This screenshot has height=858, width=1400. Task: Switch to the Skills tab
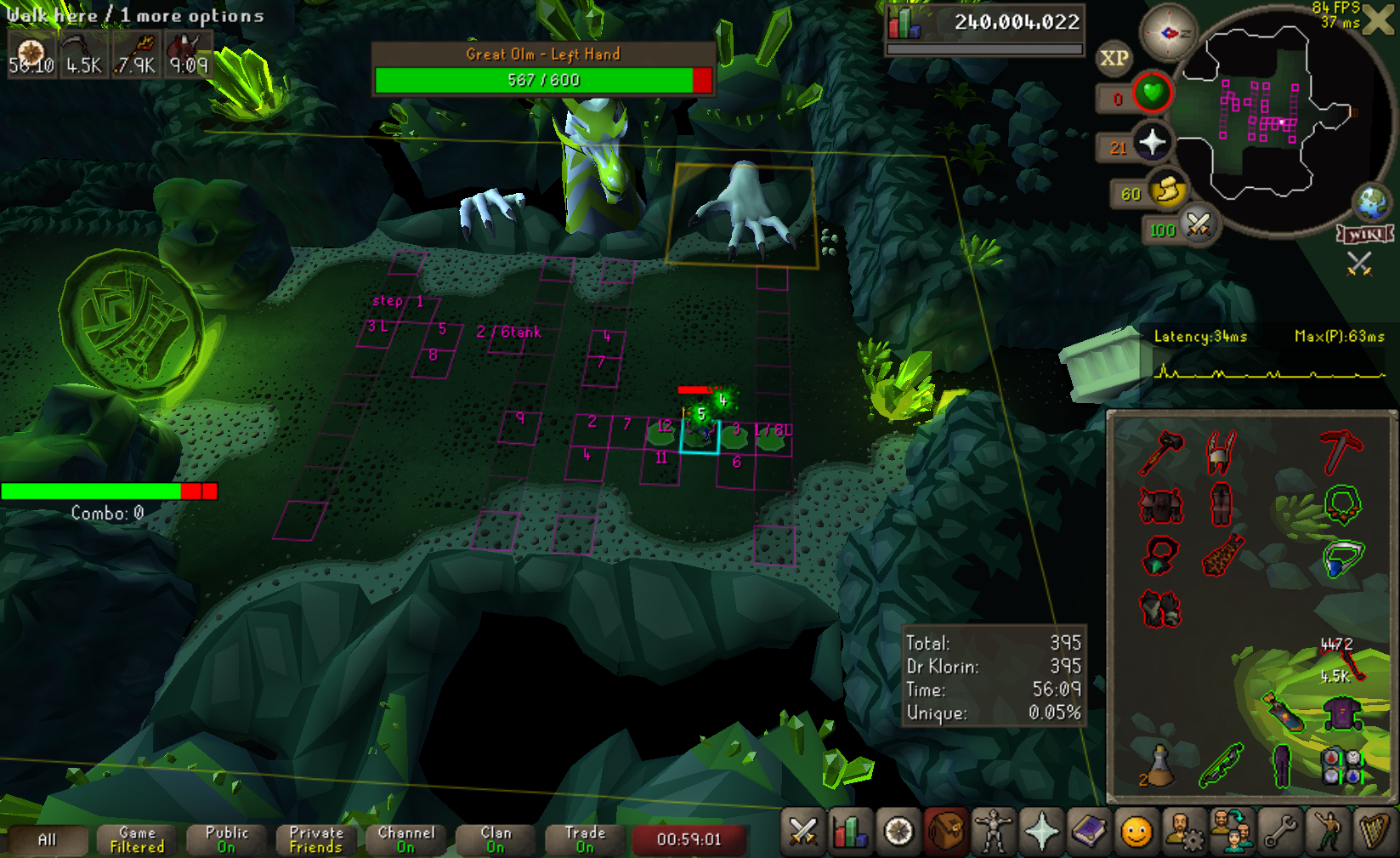(x=849, y=832)
